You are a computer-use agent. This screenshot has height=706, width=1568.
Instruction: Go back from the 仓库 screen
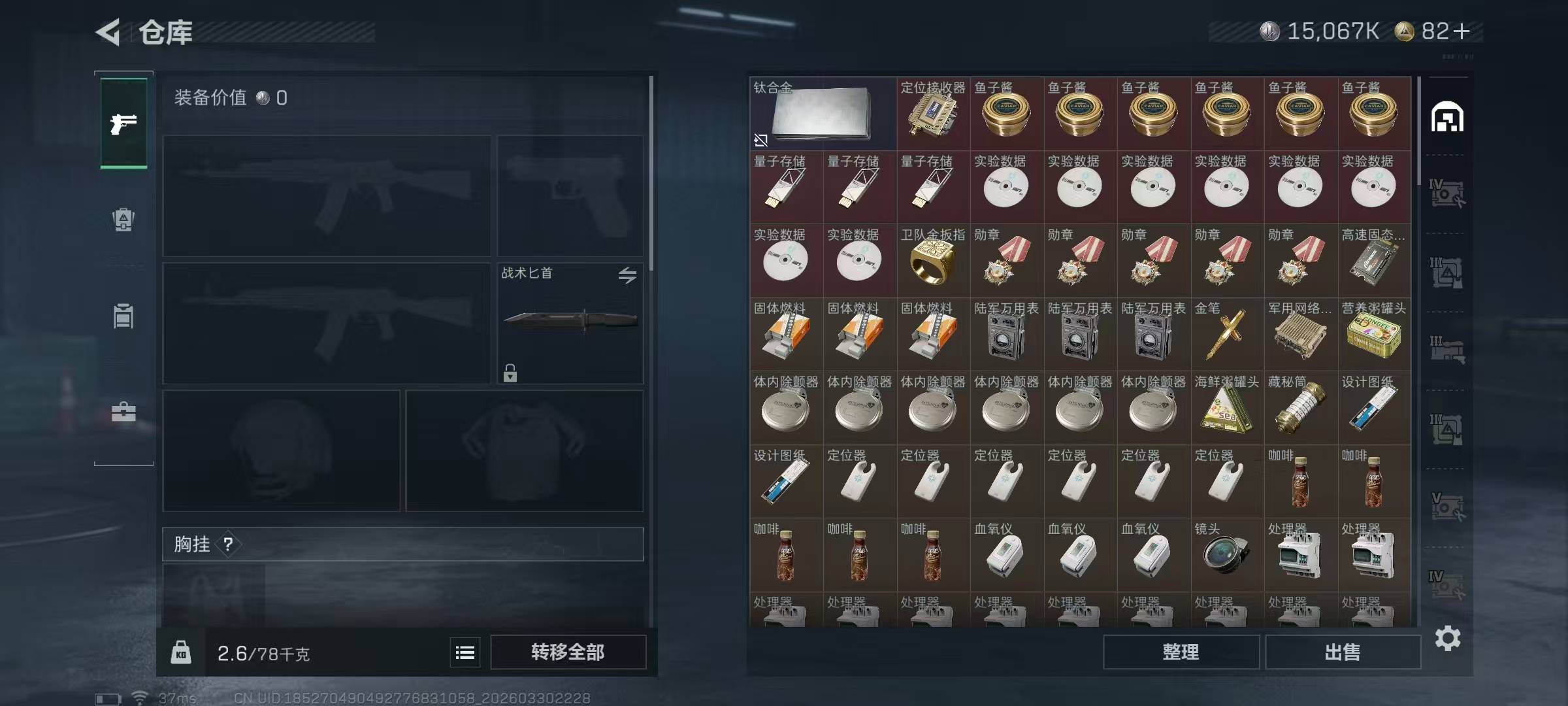(109, 32)
